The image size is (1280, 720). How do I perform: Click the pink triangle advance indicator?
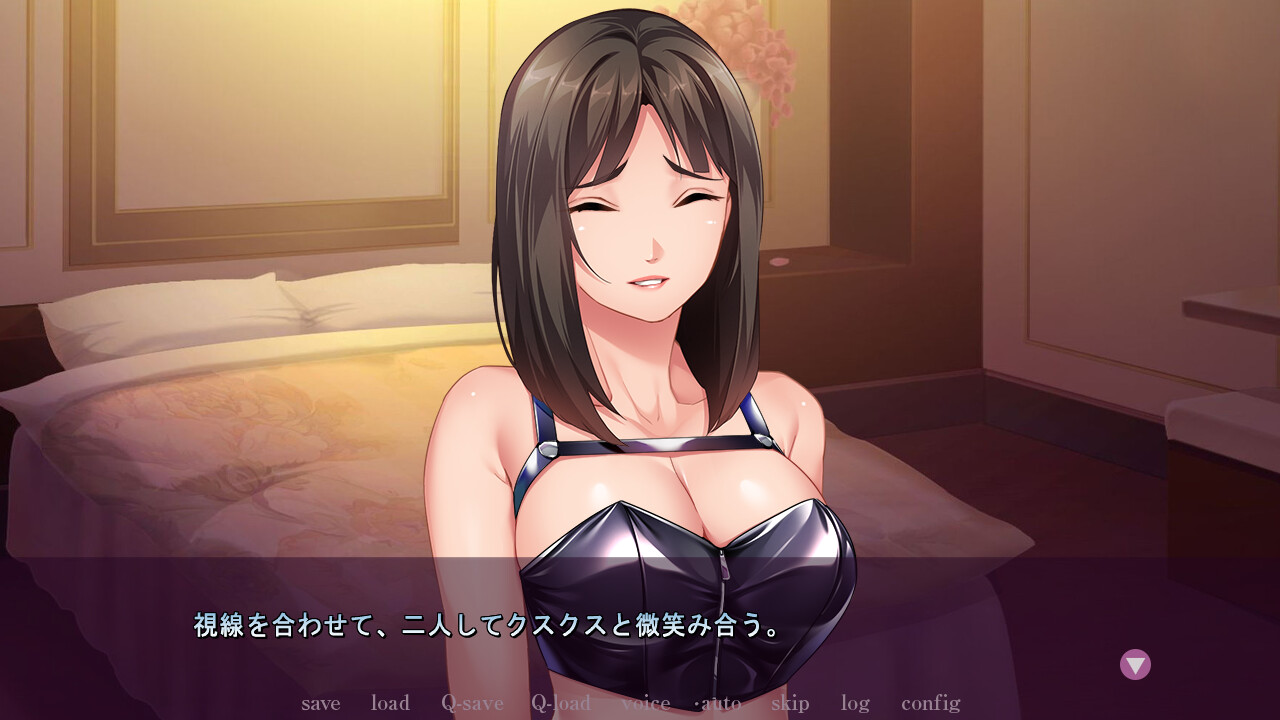[1136, 663]
